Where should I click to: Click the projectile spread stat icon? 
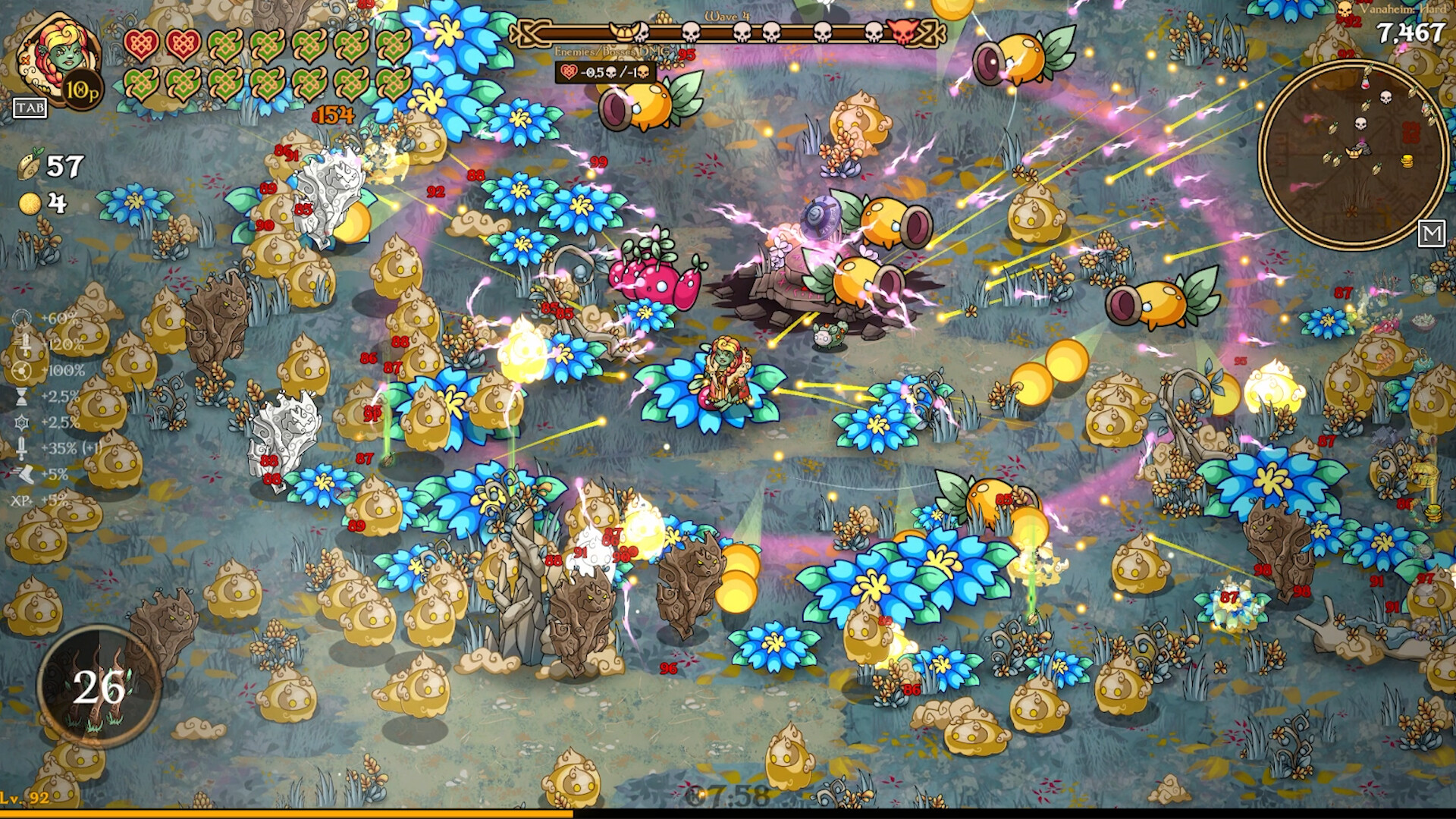click(x=21, y=372)
